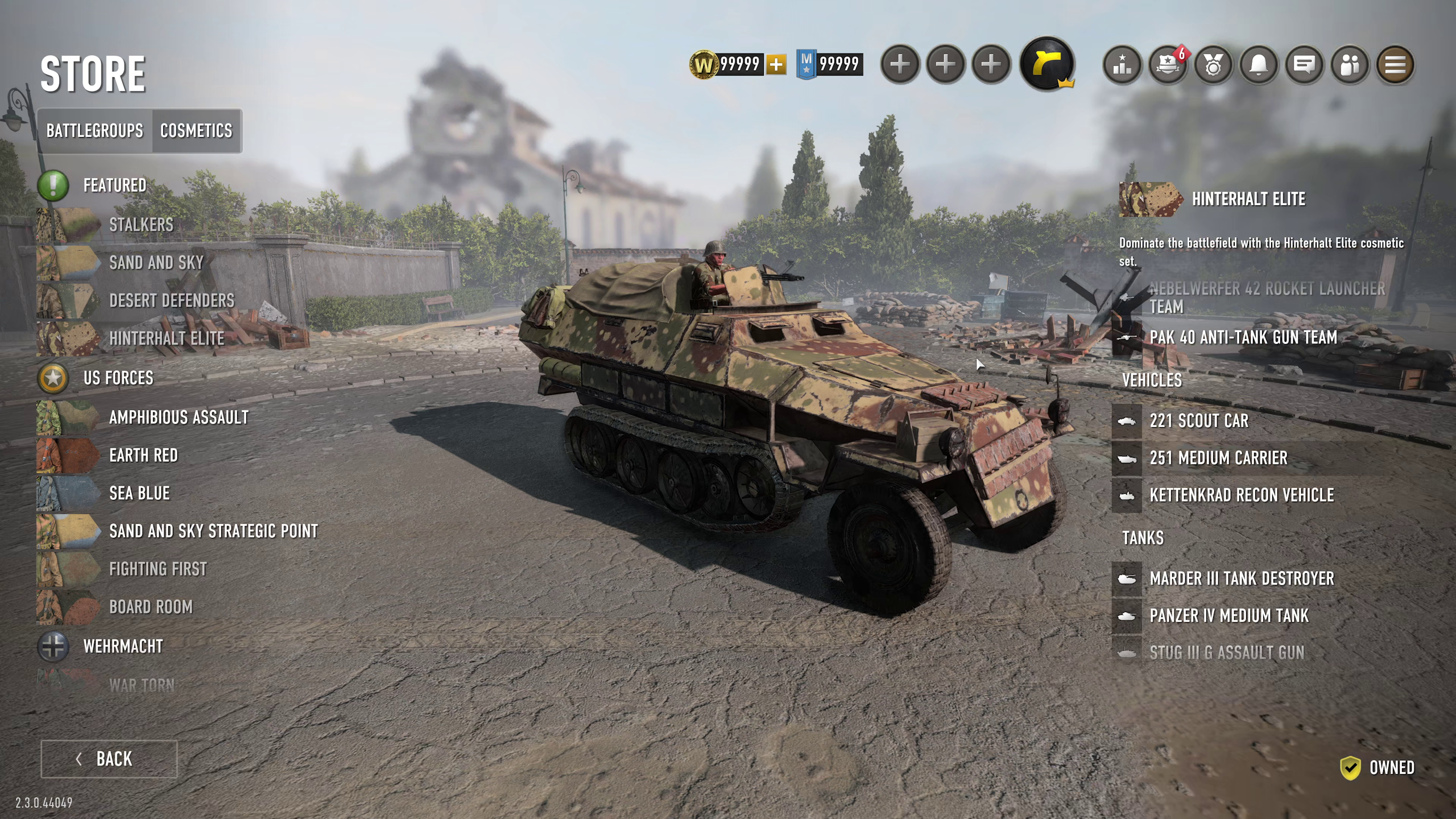Viewport: 1456px width, 819px height.
Task: Preview the 221 Scout Car
Action: pyautogui.click(x=1199, y=421)
